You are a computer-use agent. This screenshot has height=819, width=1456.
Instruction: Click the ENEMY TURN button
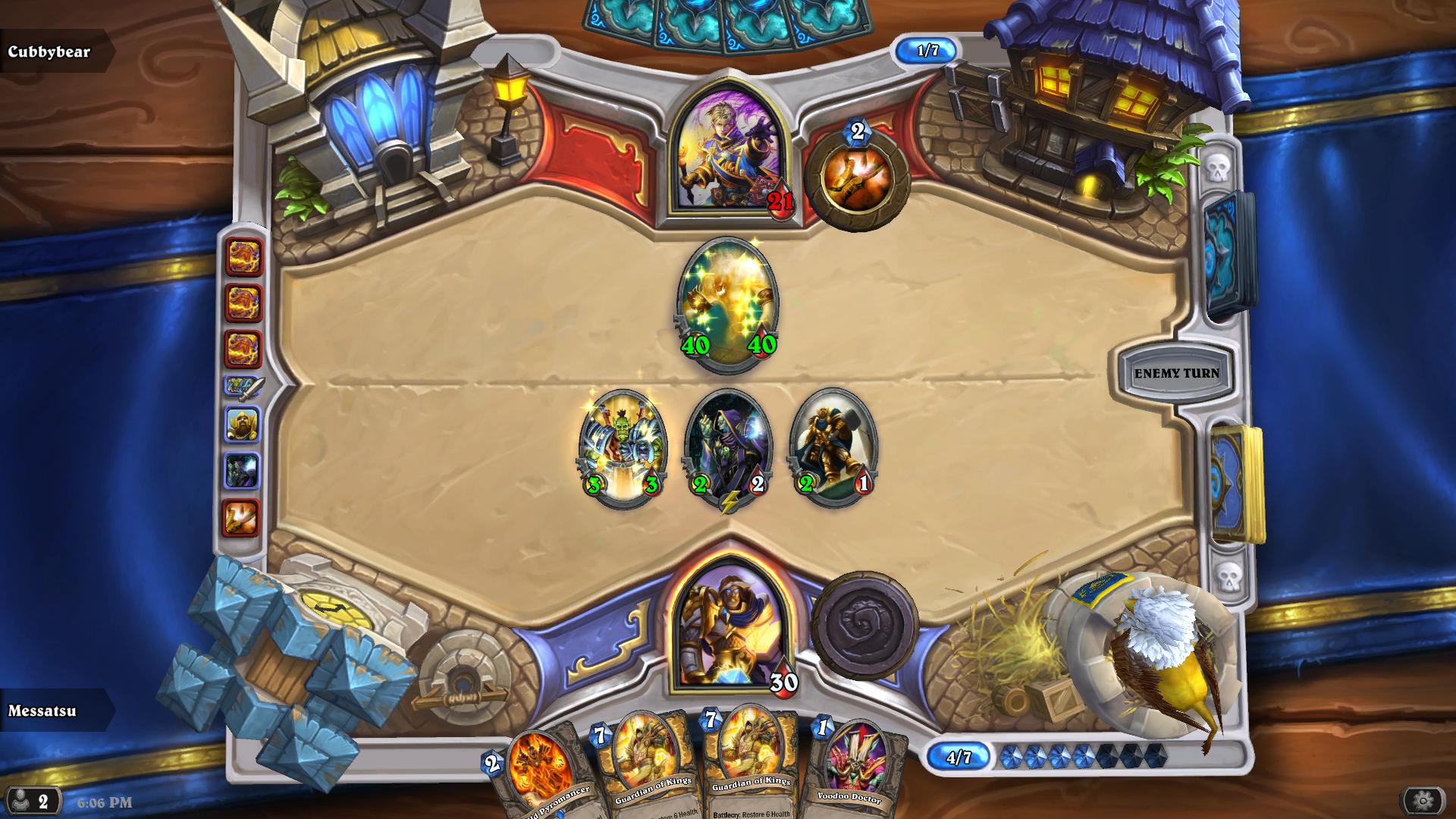[1177, 373]
